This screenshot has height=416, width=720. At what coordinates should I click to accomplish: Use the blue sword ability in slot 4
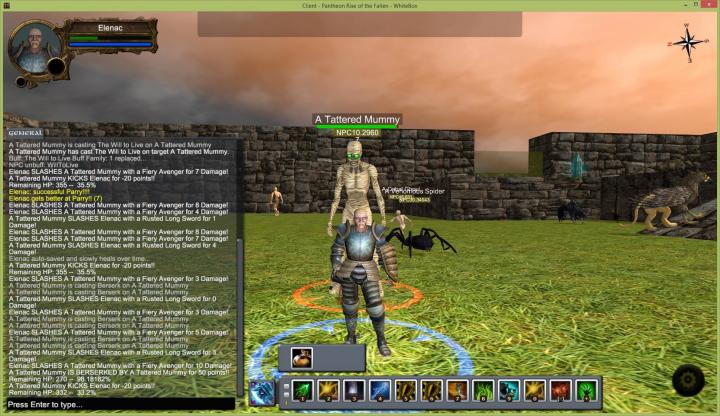[380, 391]
